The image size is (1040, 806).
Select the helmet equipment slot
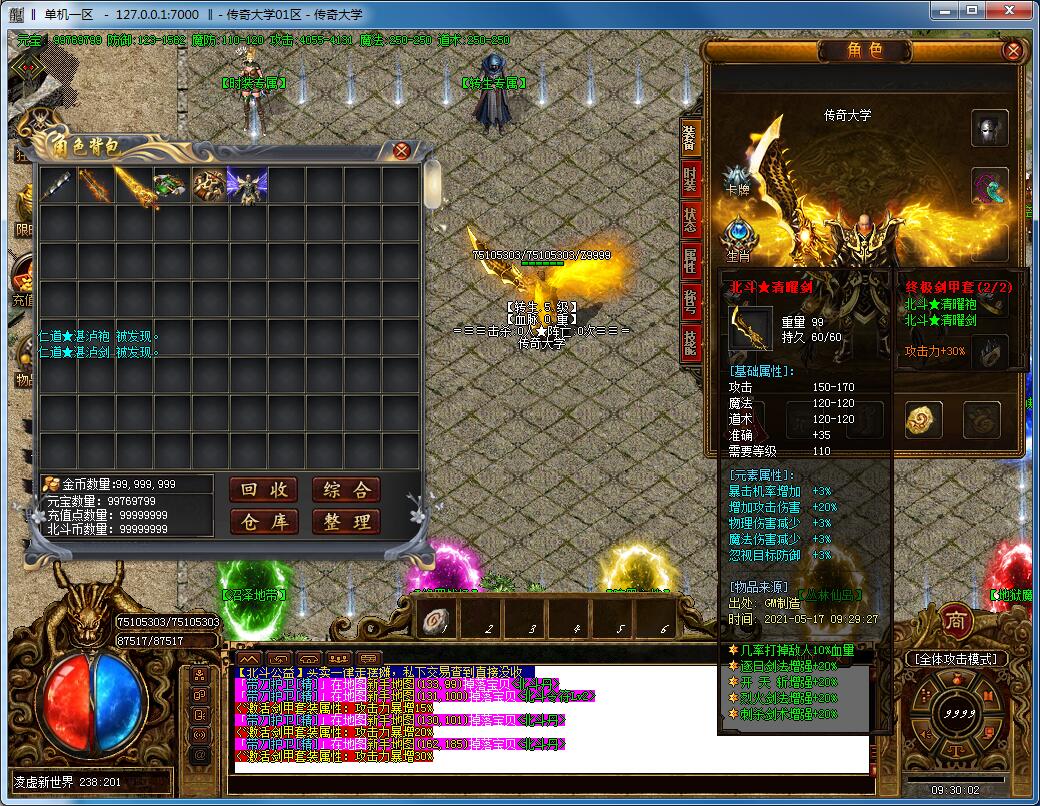[x=989, y=128]
